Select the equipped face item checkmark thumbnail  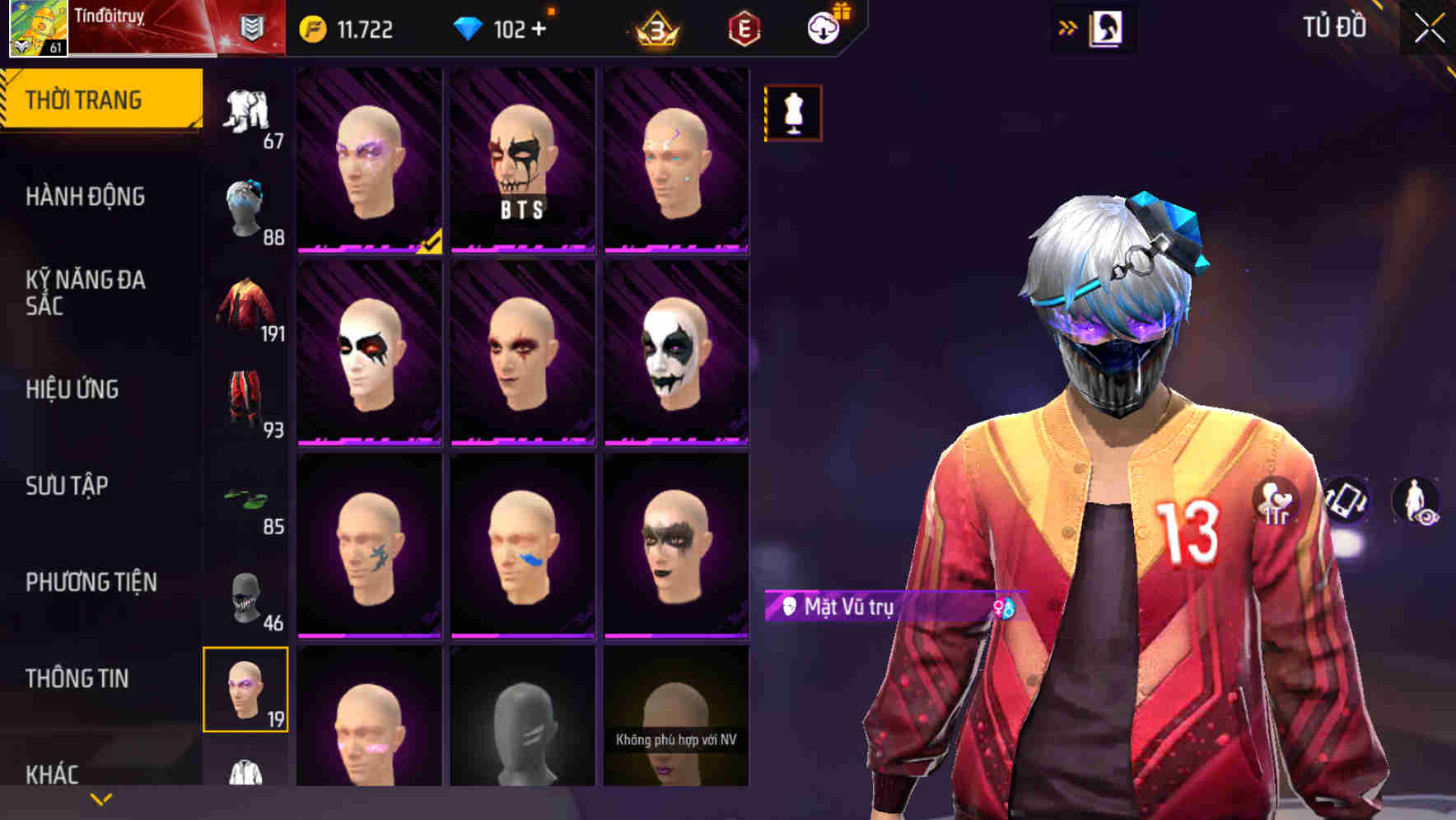pyautogui.click(x=368, y=161)
